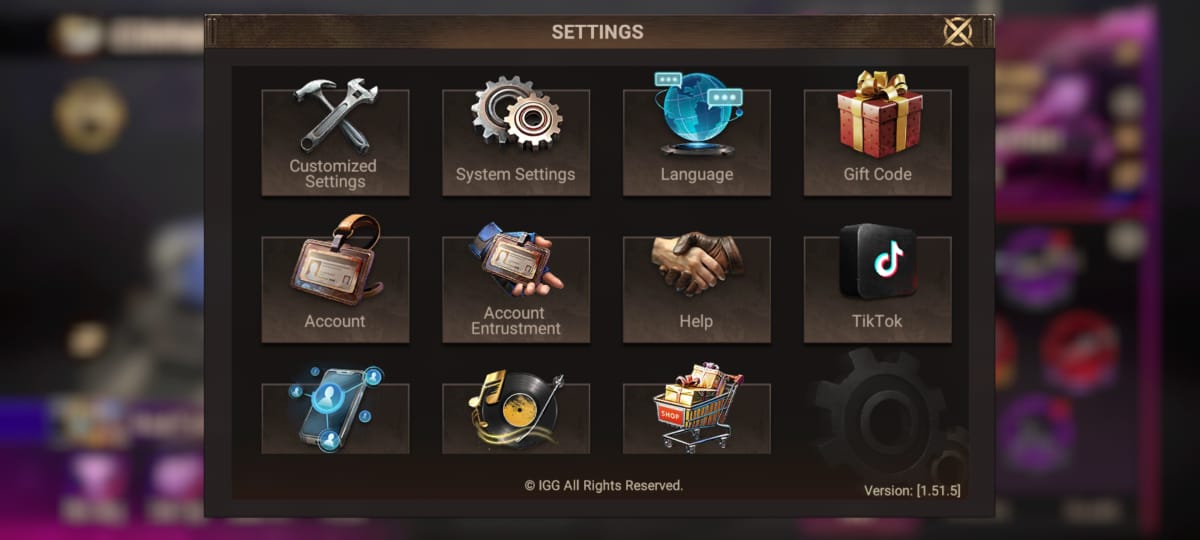1200x540 pixels.
Task: Open the Gift Code entry
Action: click(x=877, y=142)
